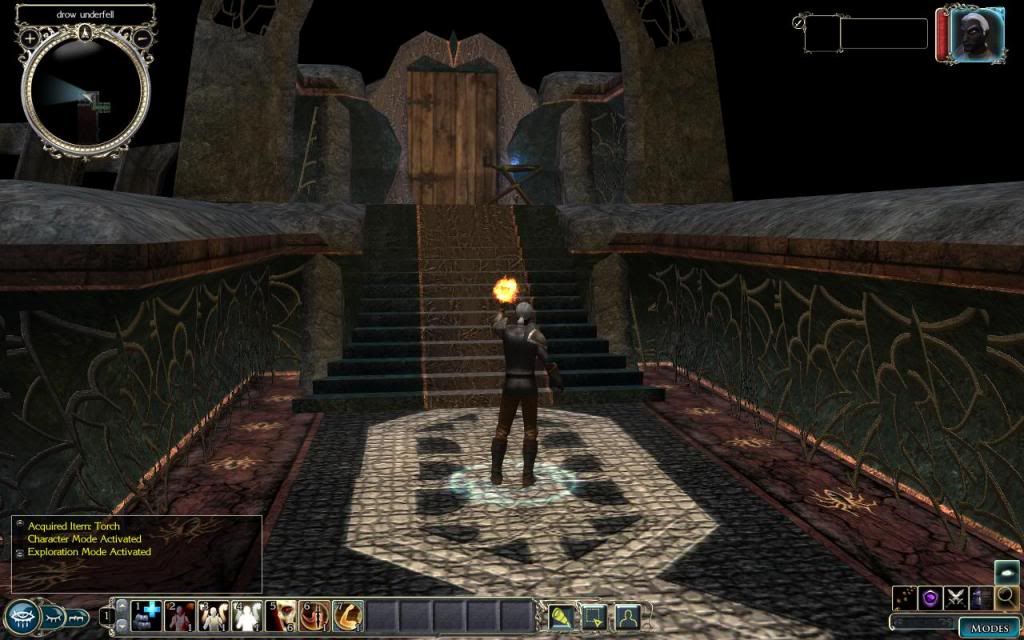Click the chat log message window
The width and height of the screenshot is (1024, 640).
point(137,553)
